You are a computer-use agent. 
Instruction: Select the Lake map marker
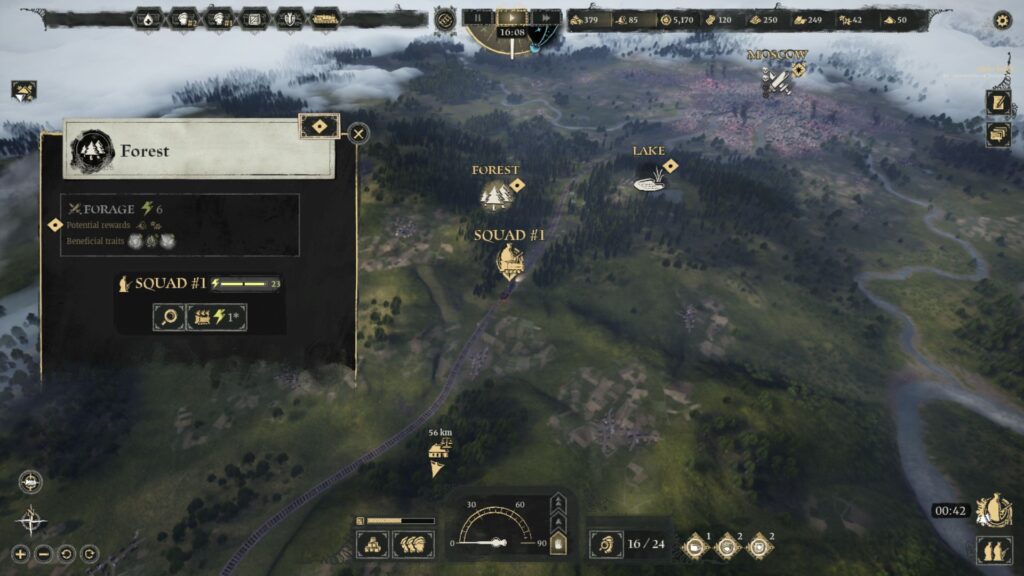649,178
